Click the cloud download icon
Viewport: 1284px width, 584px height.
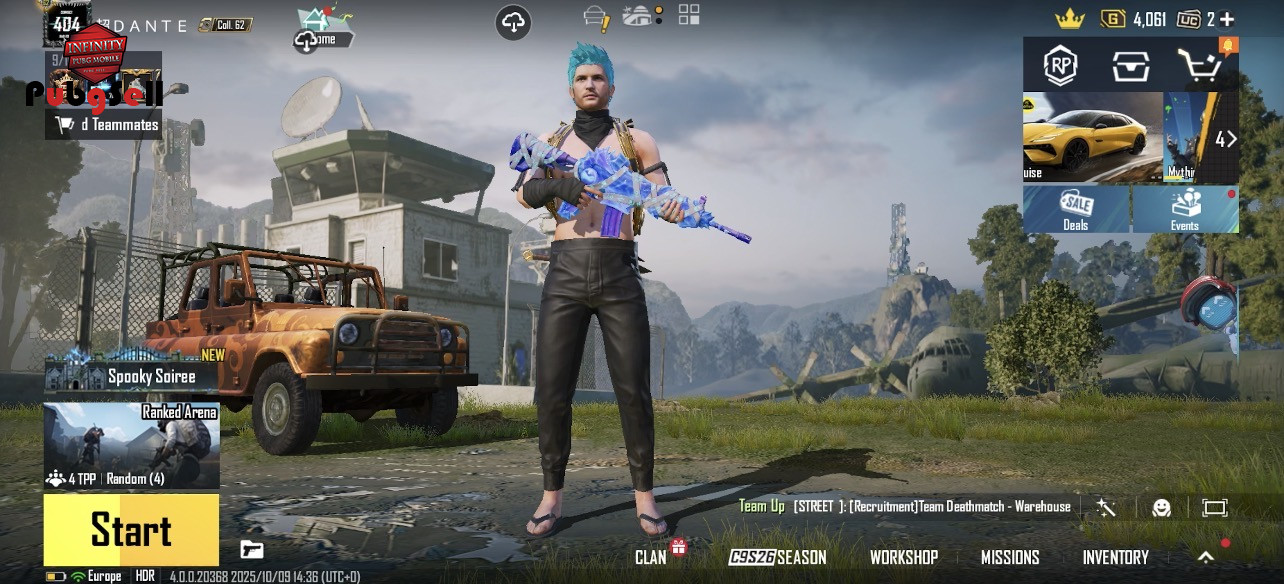coord(513,22)
